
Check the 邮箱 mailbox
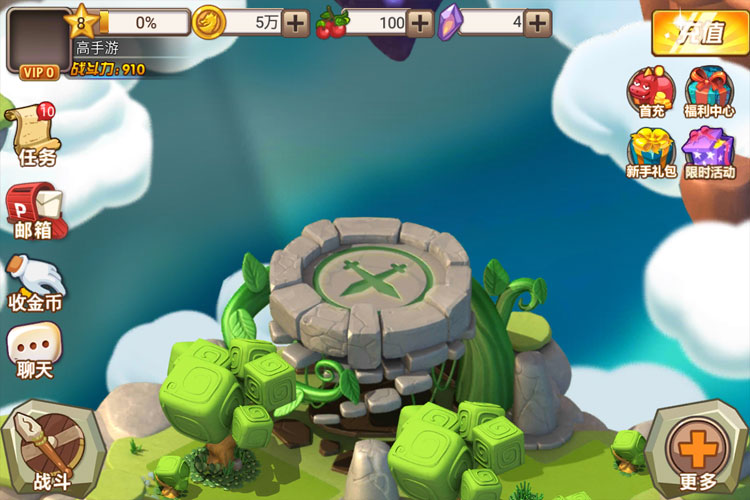[35, 212]
